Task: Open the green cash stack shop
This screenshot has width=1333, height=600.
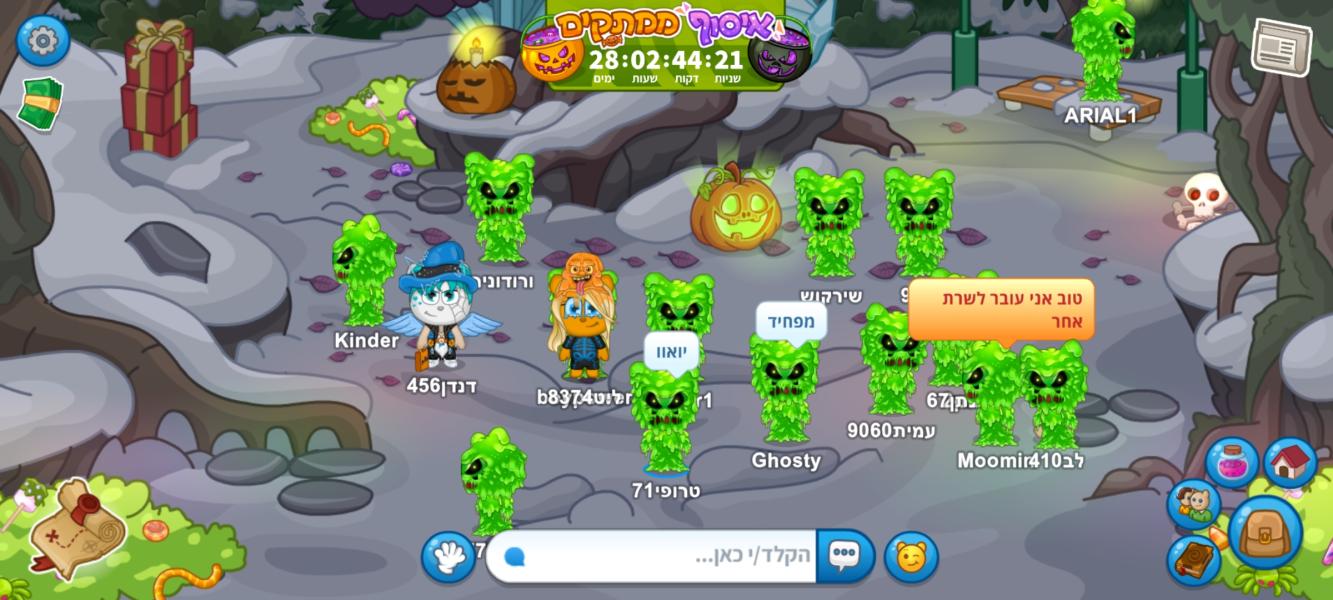Action: pyautogui.click(x=40, y=103)
